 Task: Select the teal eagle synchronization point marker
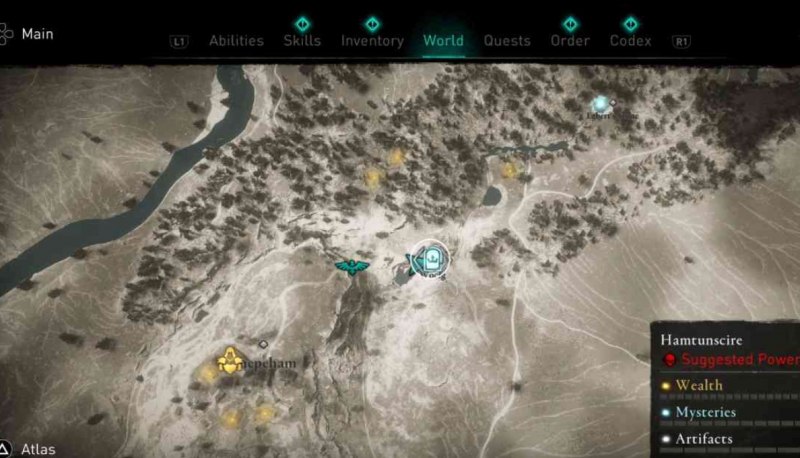tap(351, 267)
